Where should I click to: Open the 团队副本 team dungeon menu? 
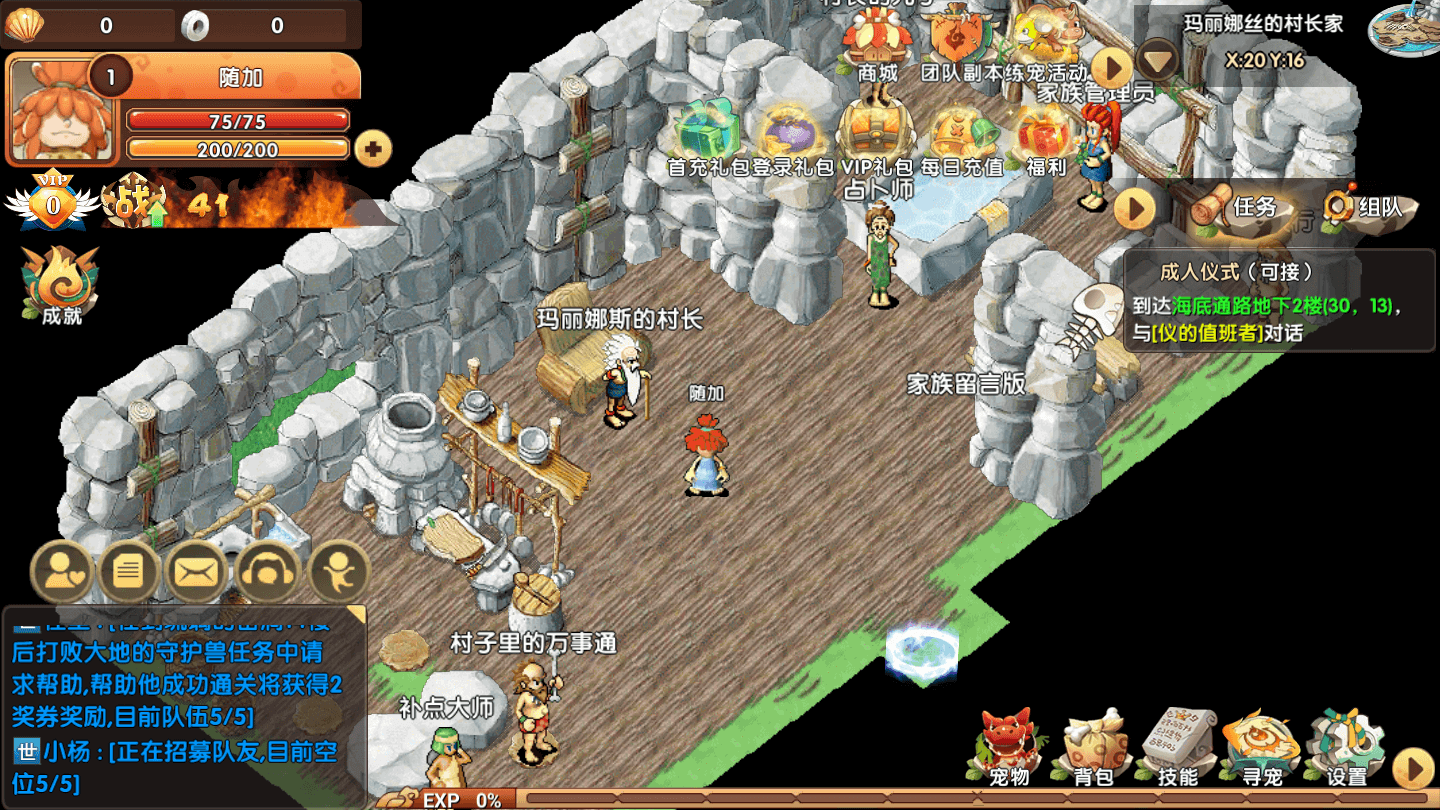coord(960,42)
